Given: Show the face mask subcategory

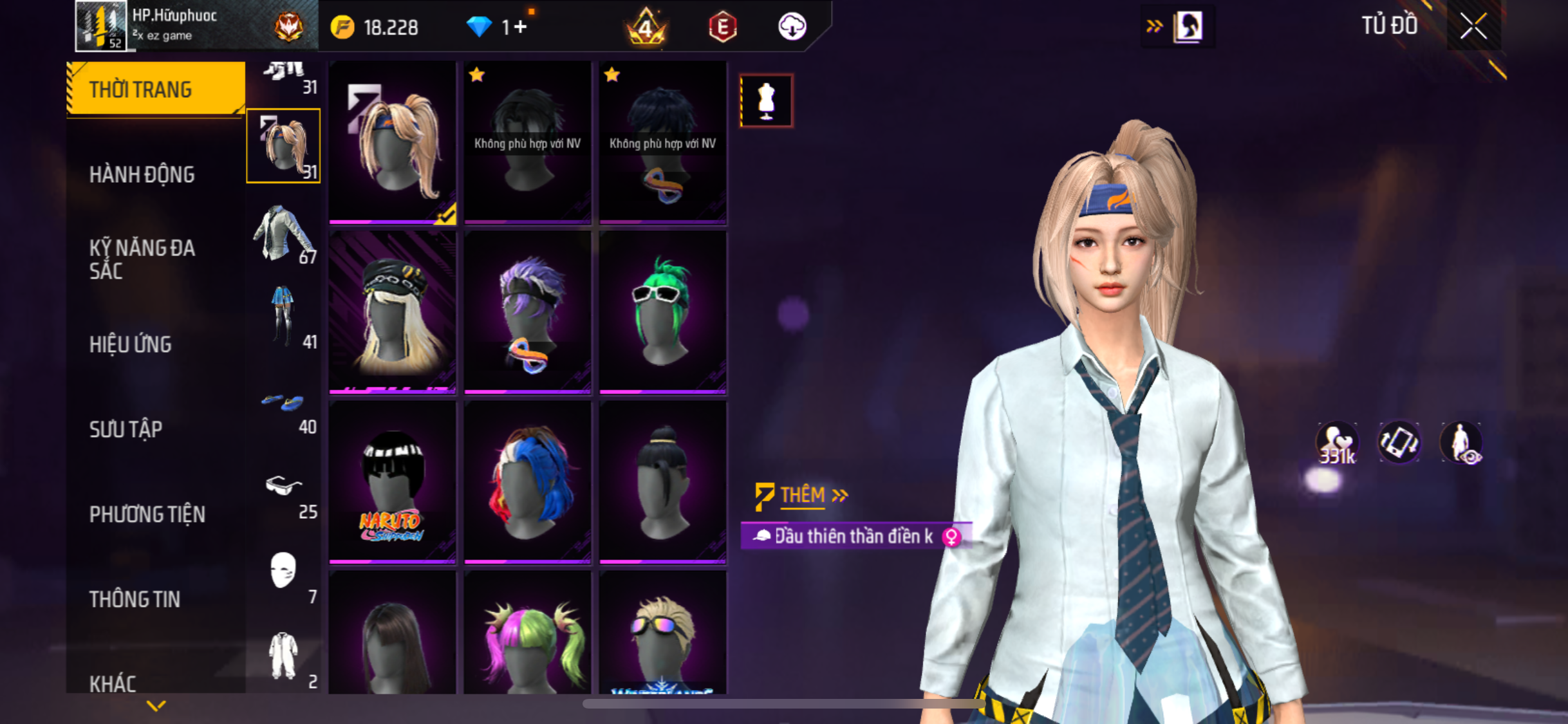Looking at the screenshot, I should pyautogui.click(x=284, y=573).
